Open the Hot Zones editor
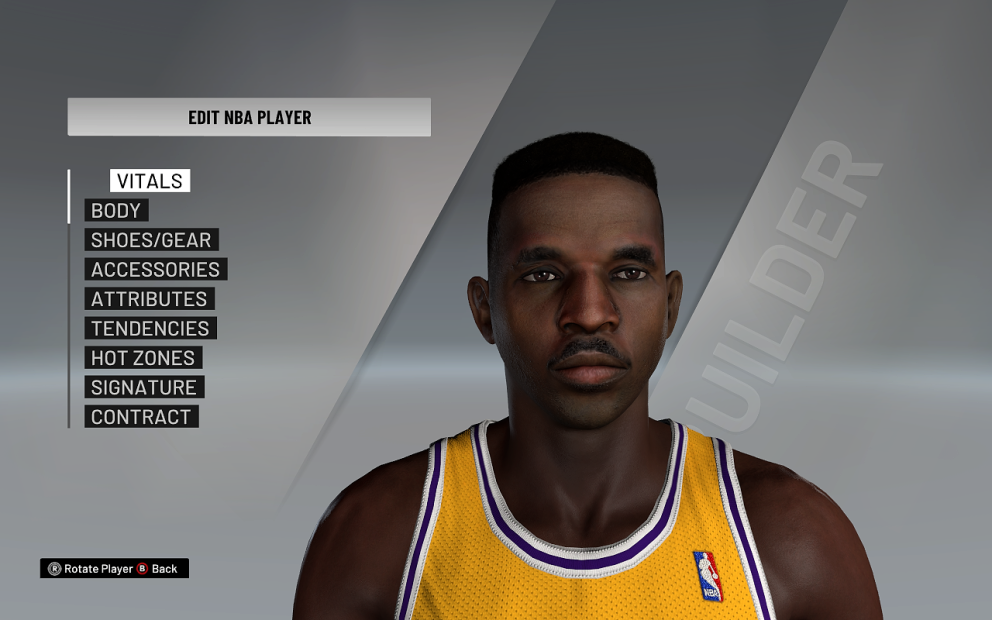The image size is (992, 620). coord(144,358)
